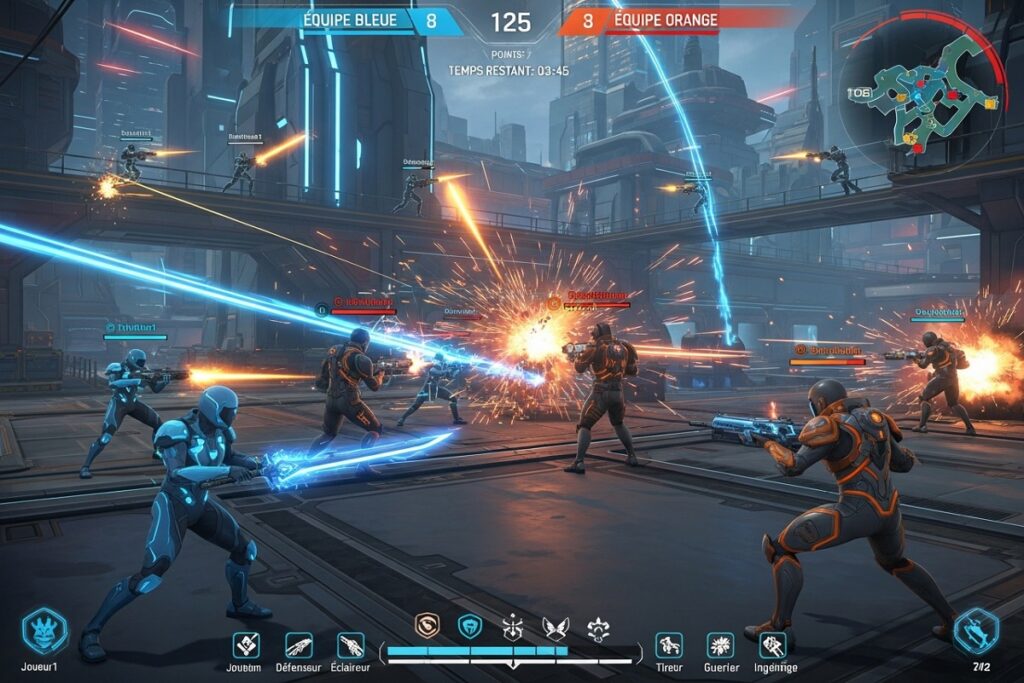1024x683 pixels.
Task: Select the Défenseur class icon
Action: (299, 645)
